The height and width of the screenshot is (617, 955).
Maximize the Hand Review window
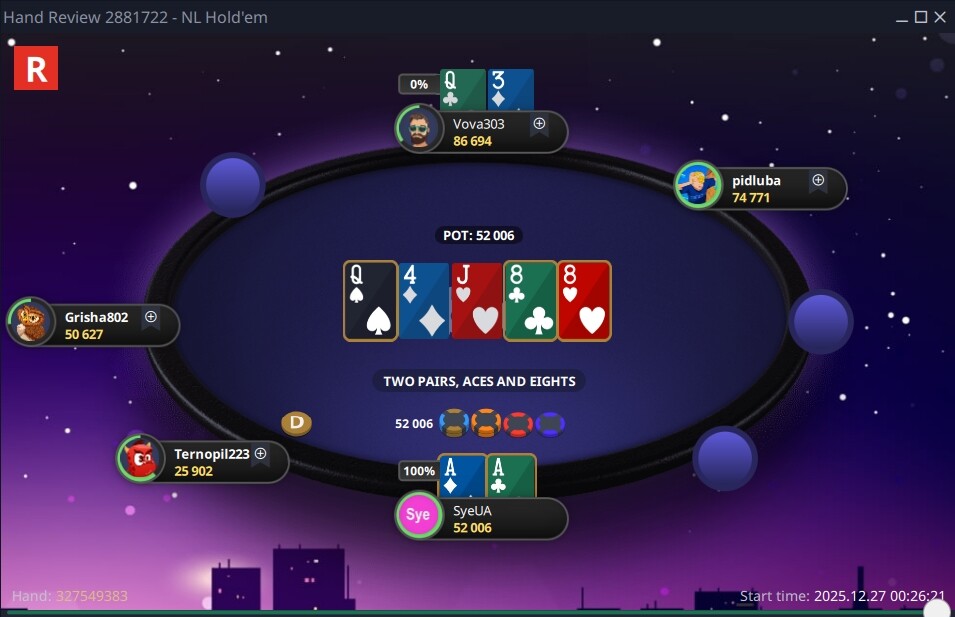coord(922,17)
